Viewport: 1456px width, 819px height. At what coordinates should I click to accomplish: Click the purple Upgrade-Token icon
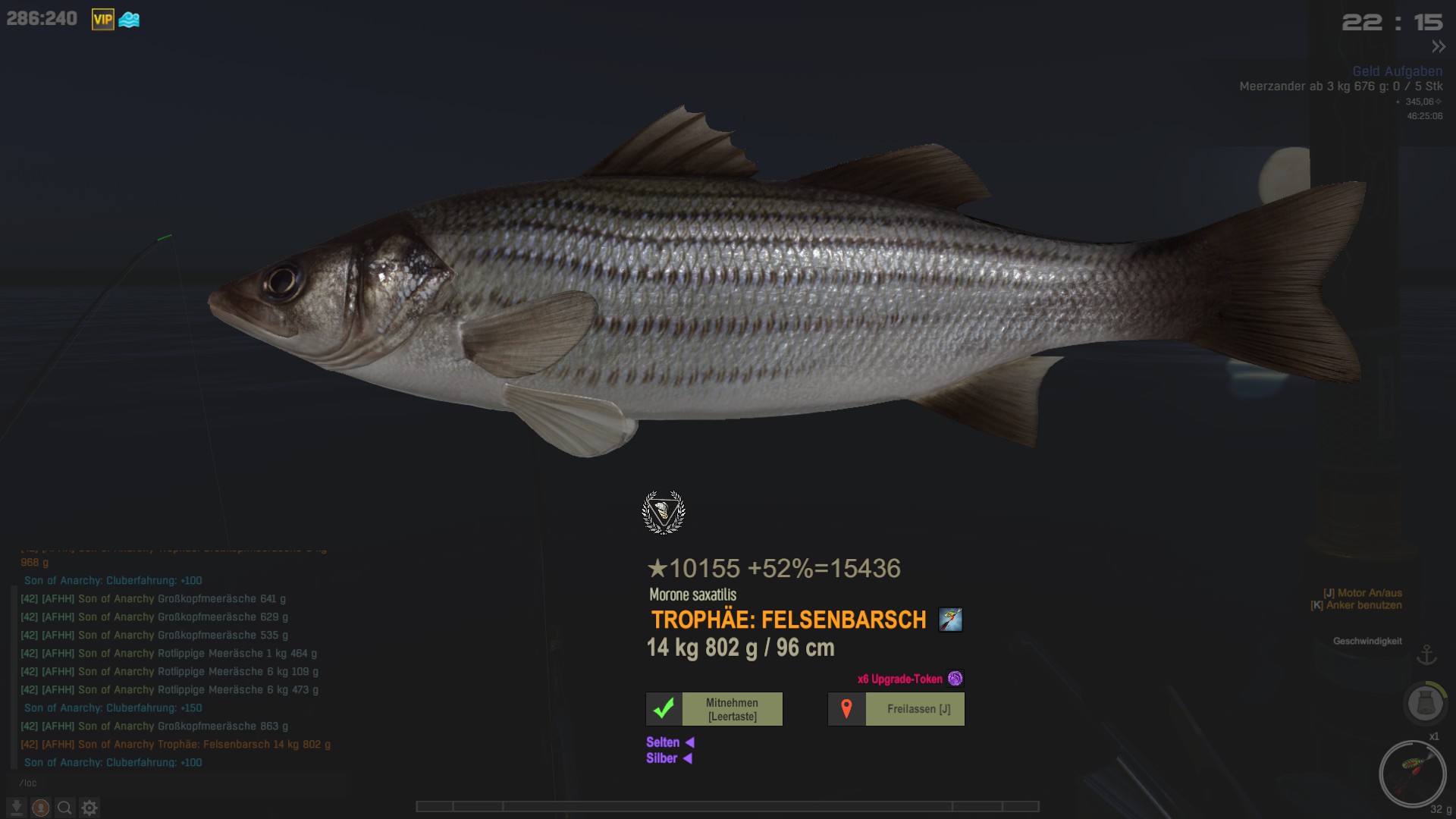pyautogui.click(x=955, y=679)
